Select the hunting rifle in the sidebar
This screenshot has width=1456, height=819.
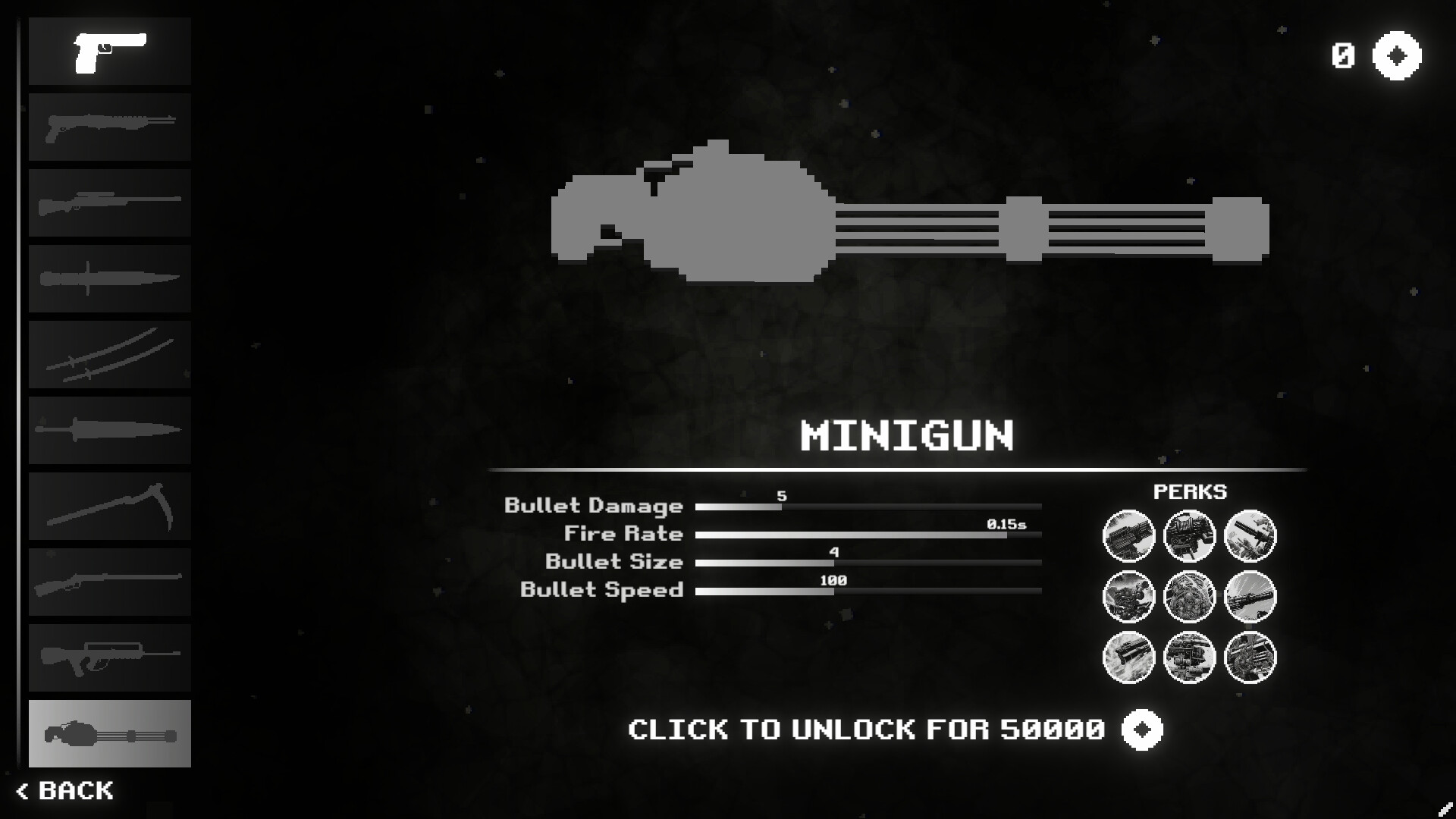coord(109,582)
